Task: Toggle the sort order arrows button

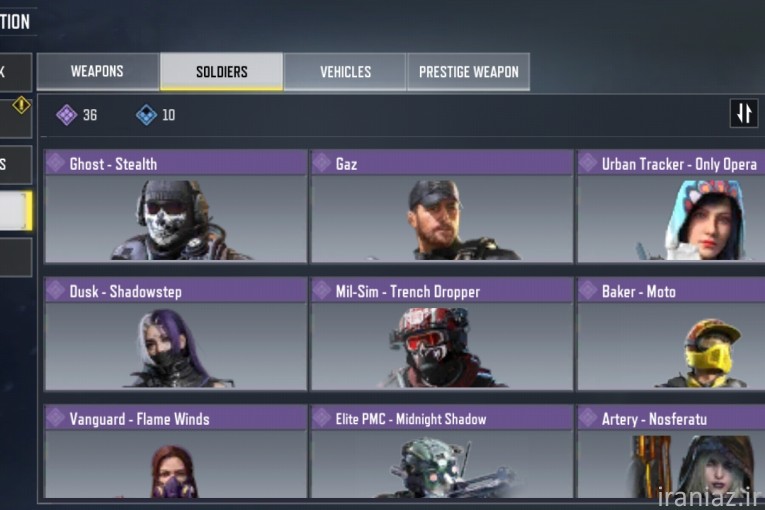Action: pyautogui.click(x=743, y=114)
